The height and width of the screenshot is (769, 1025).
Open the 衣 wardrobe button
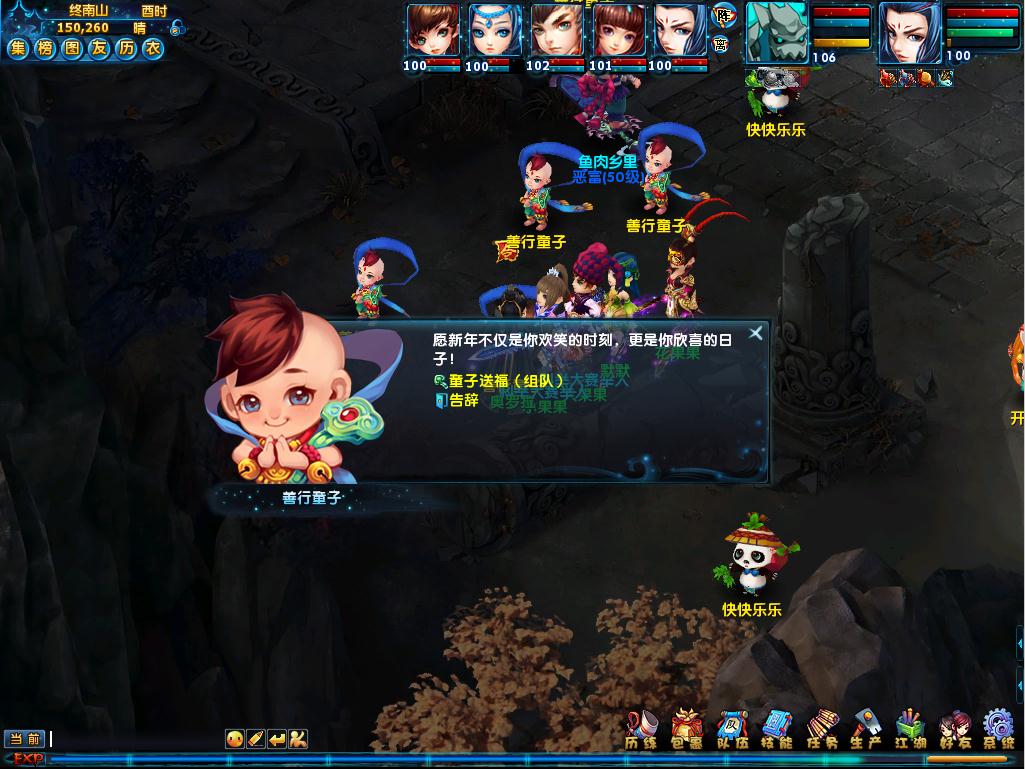[152, 48]
